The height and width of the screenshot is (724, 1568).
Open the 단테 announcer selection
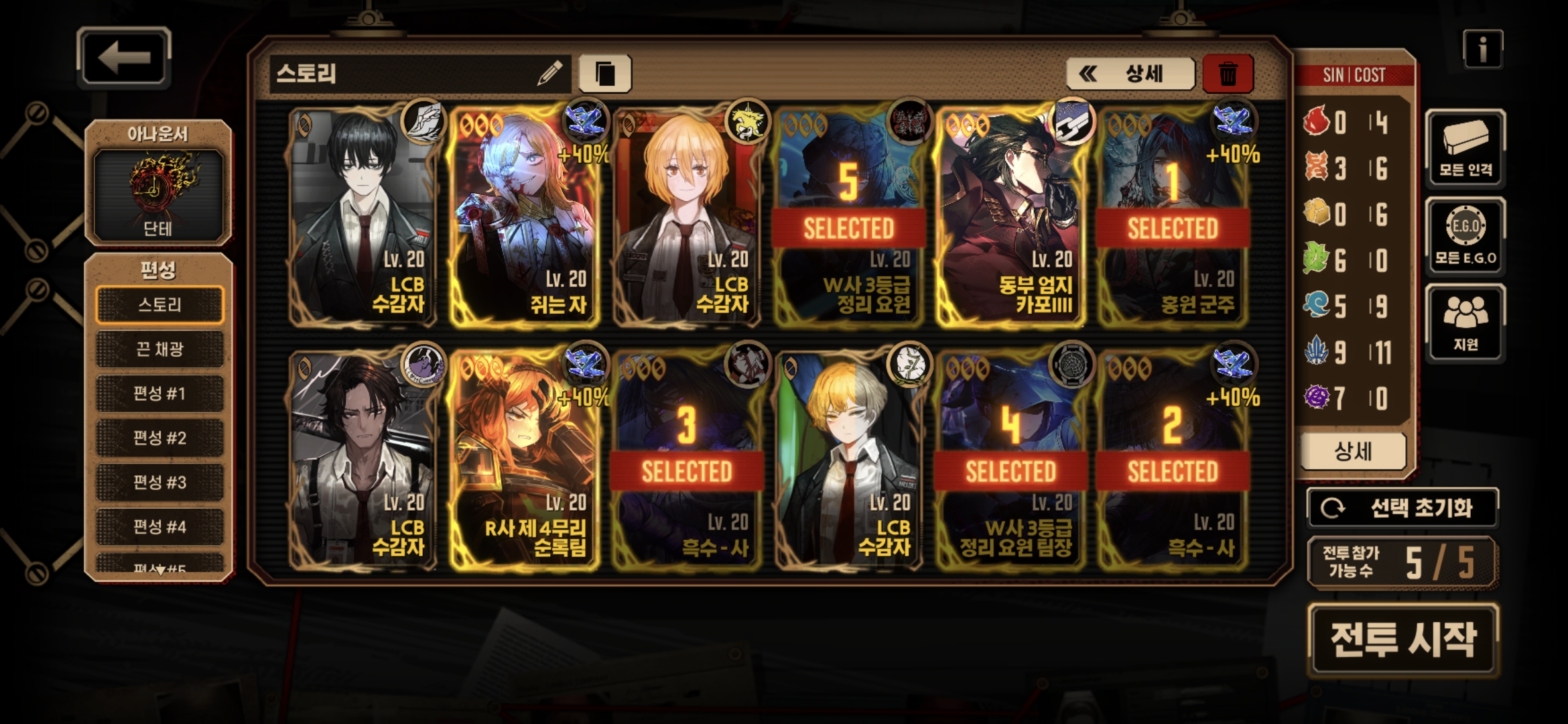158,193
